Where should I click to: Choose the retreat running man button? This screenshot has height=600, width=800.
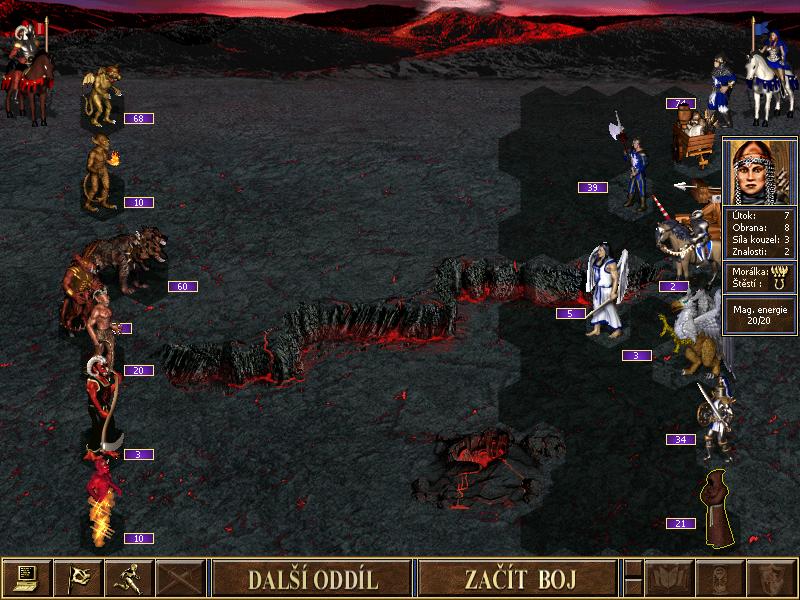pos(129,578)
